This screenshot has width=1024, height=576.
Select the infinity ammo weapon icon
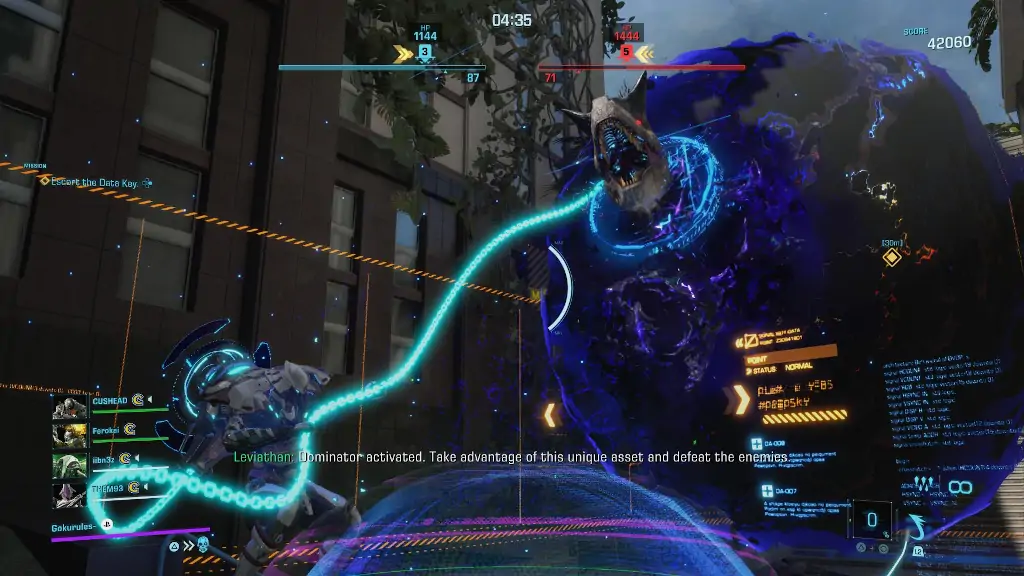(x=961, y=486)
